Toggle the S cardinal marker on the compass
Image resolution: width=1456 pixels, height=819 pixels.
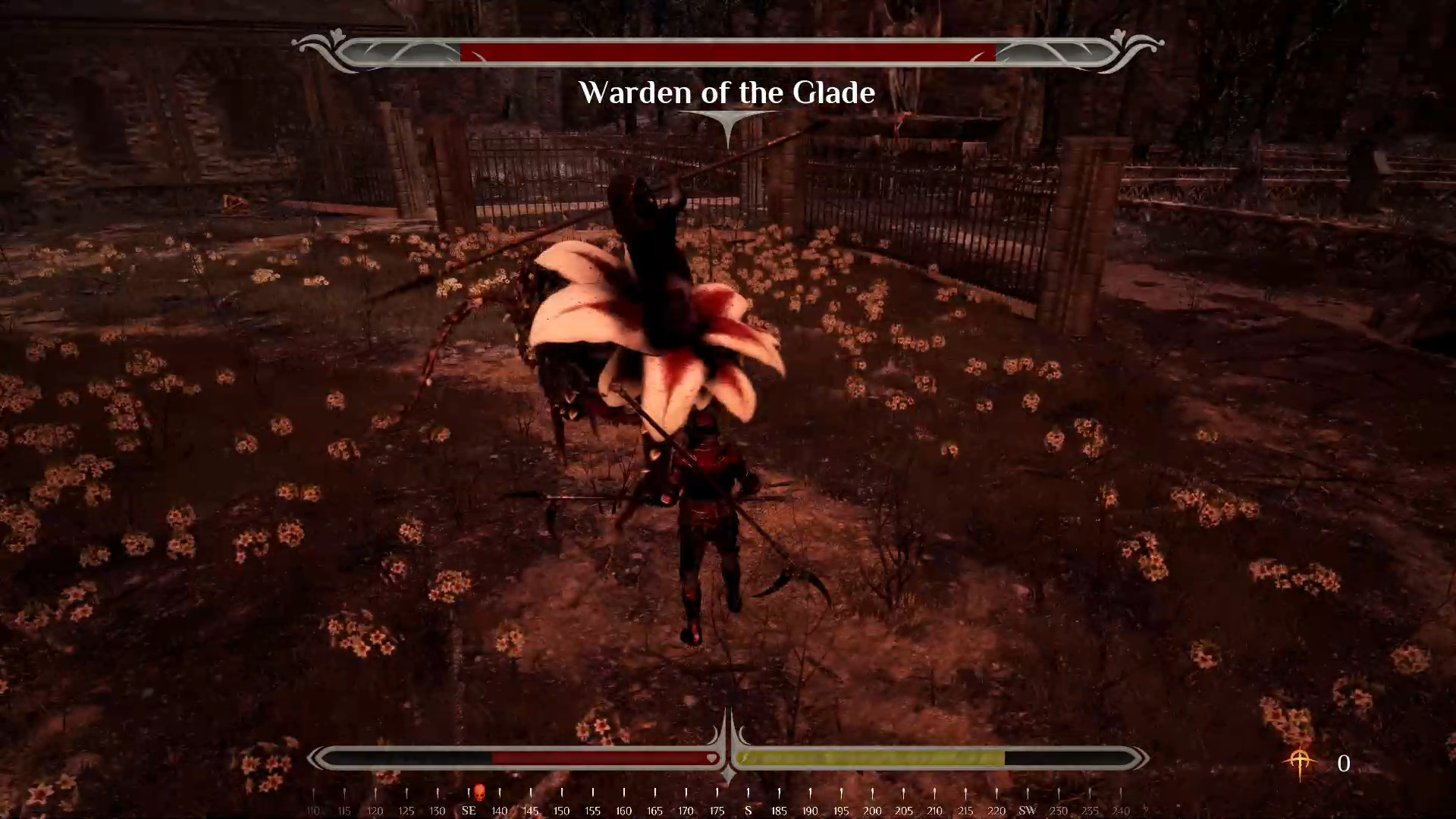748,810
